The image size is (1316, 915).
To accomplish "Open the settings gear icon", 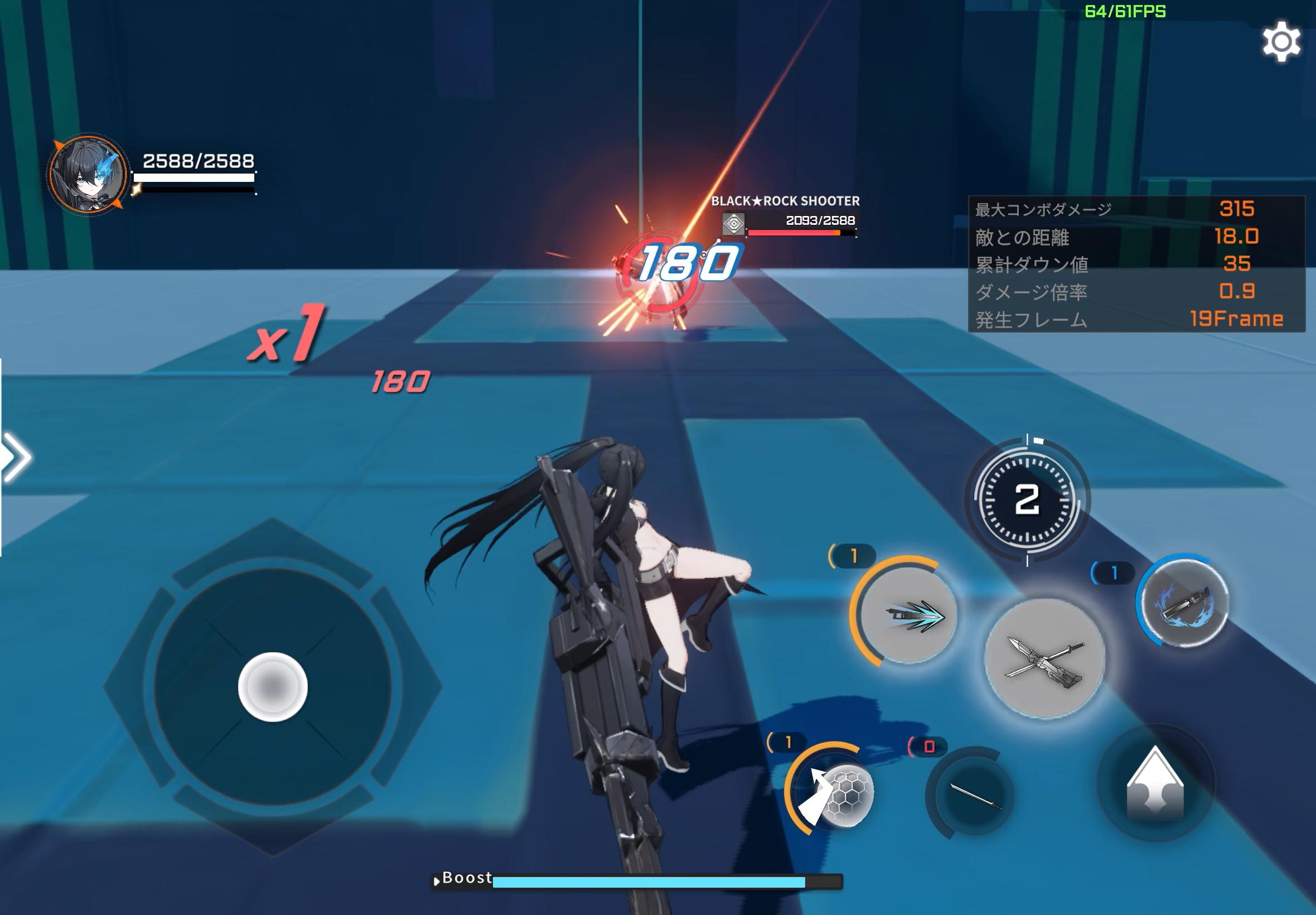I will tap(1283, 41).
